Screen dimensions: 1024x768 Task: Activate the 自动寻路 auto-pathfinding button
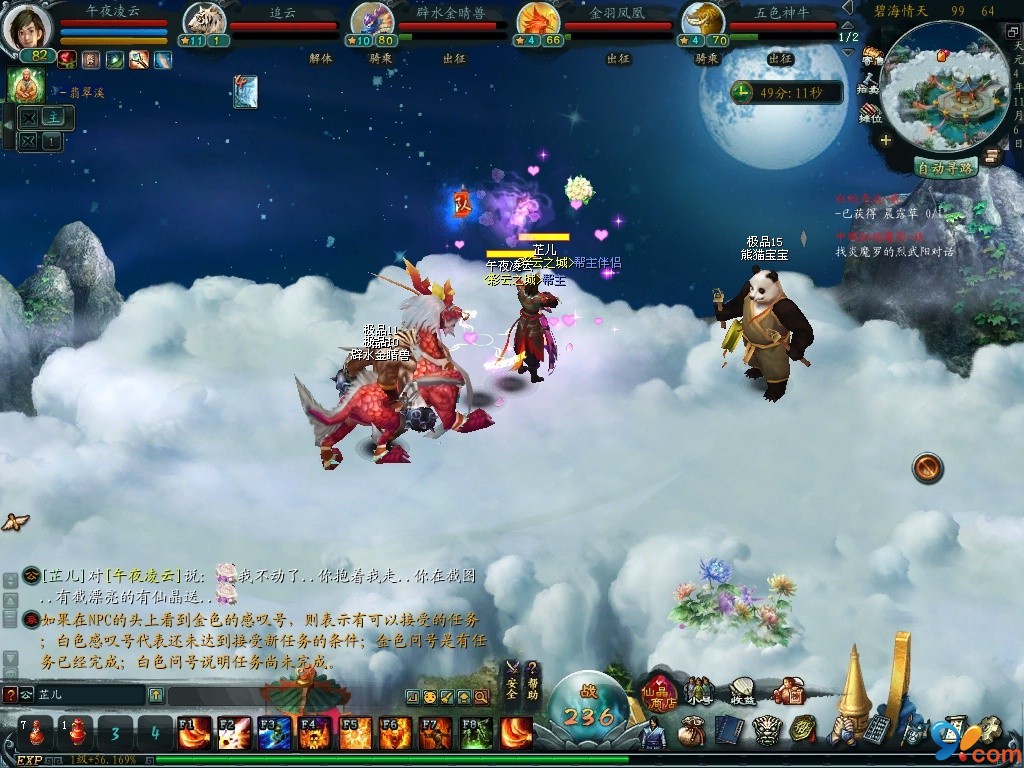(945, 168)
